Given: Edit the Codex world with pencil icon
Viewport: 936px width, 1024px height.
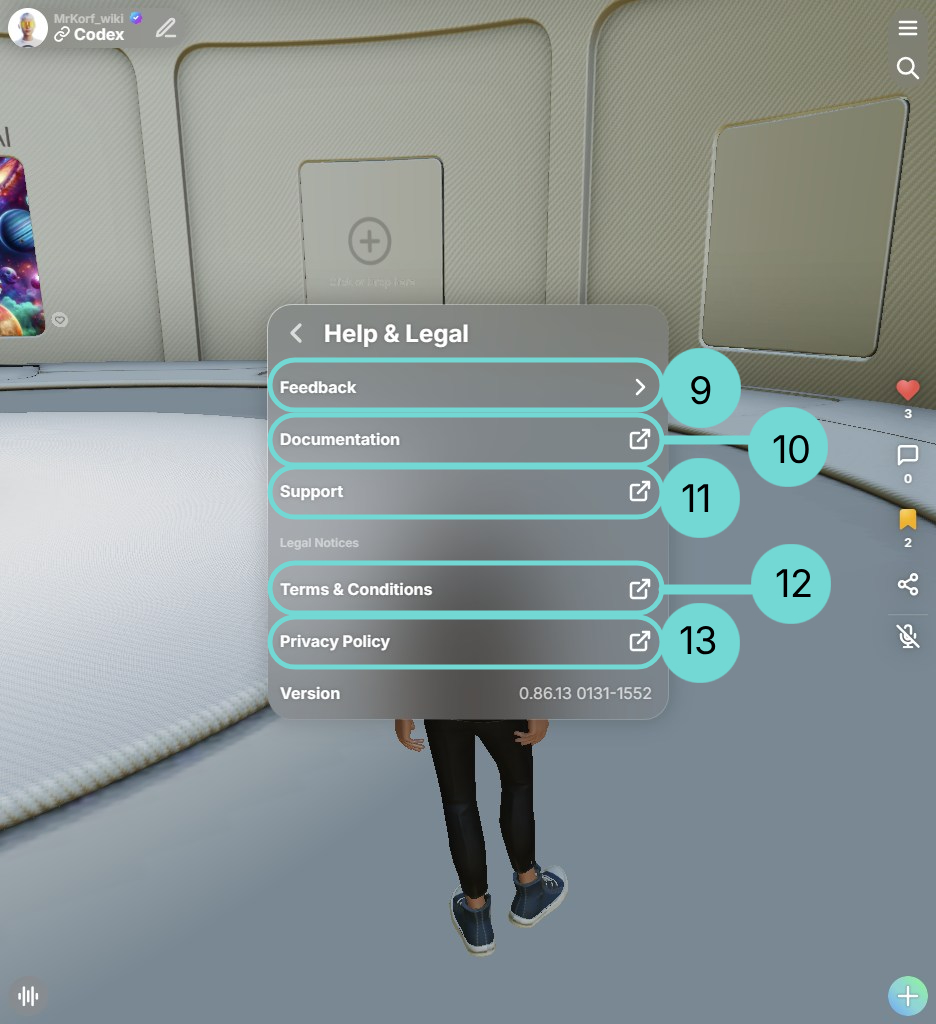Looking at the screenshot, I should click(166, 28).
